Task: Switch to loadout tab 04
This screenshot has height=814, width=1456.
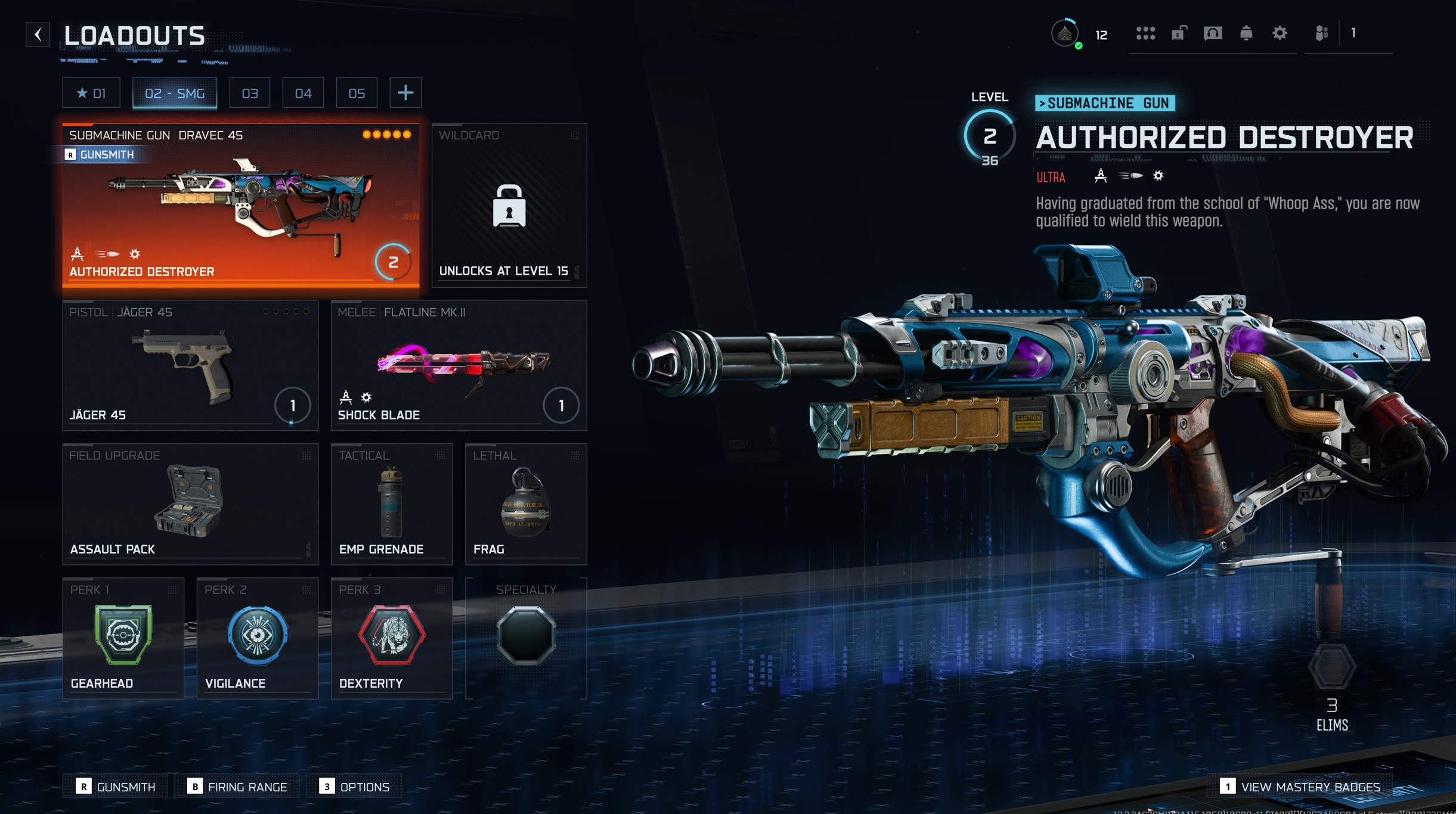Action: point(303,93)
